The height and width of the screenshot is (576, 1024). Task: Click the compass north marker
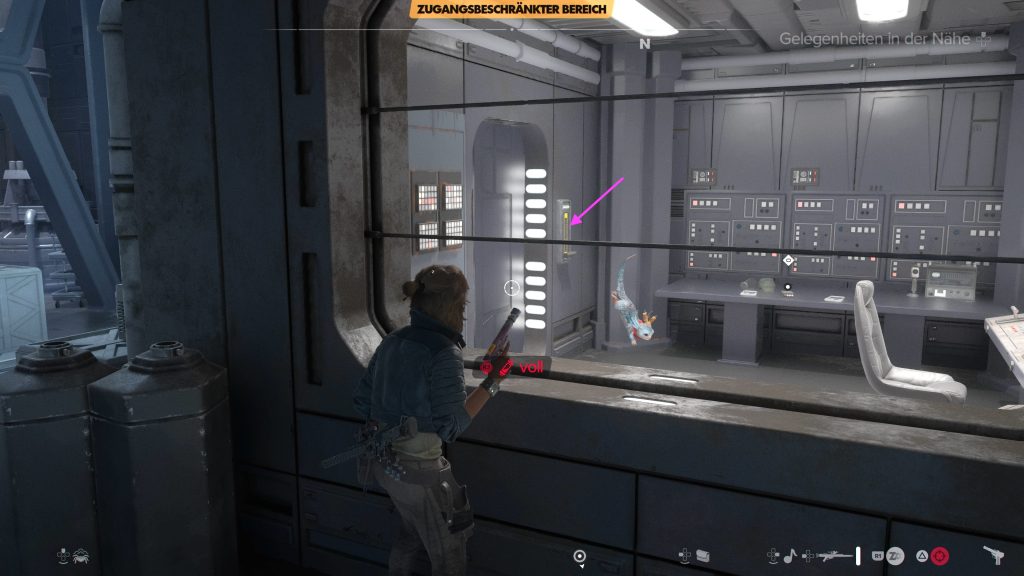pyautogui.click(x=645, y=44)
